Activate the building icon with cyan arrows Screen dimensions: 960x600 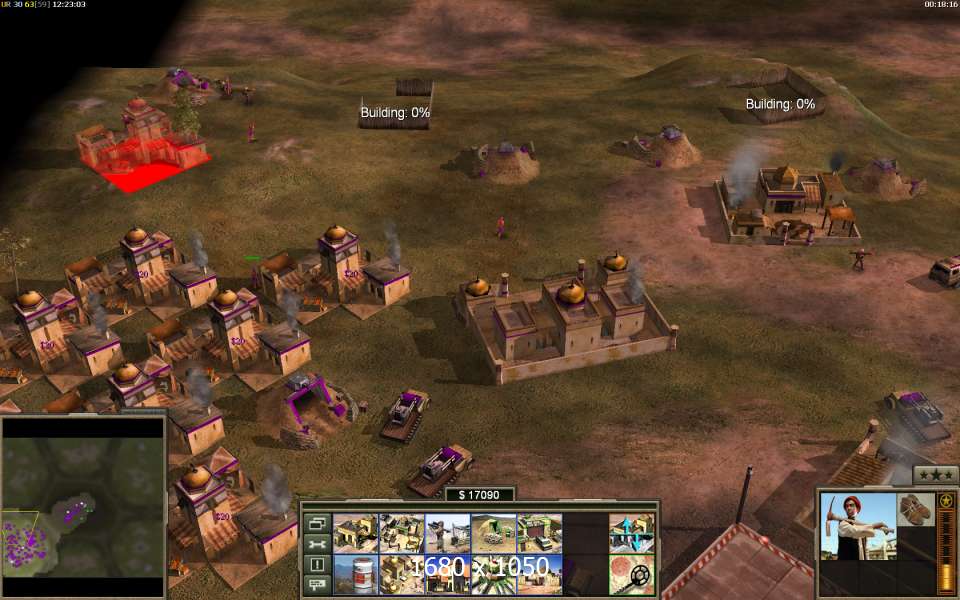point(632,533)
